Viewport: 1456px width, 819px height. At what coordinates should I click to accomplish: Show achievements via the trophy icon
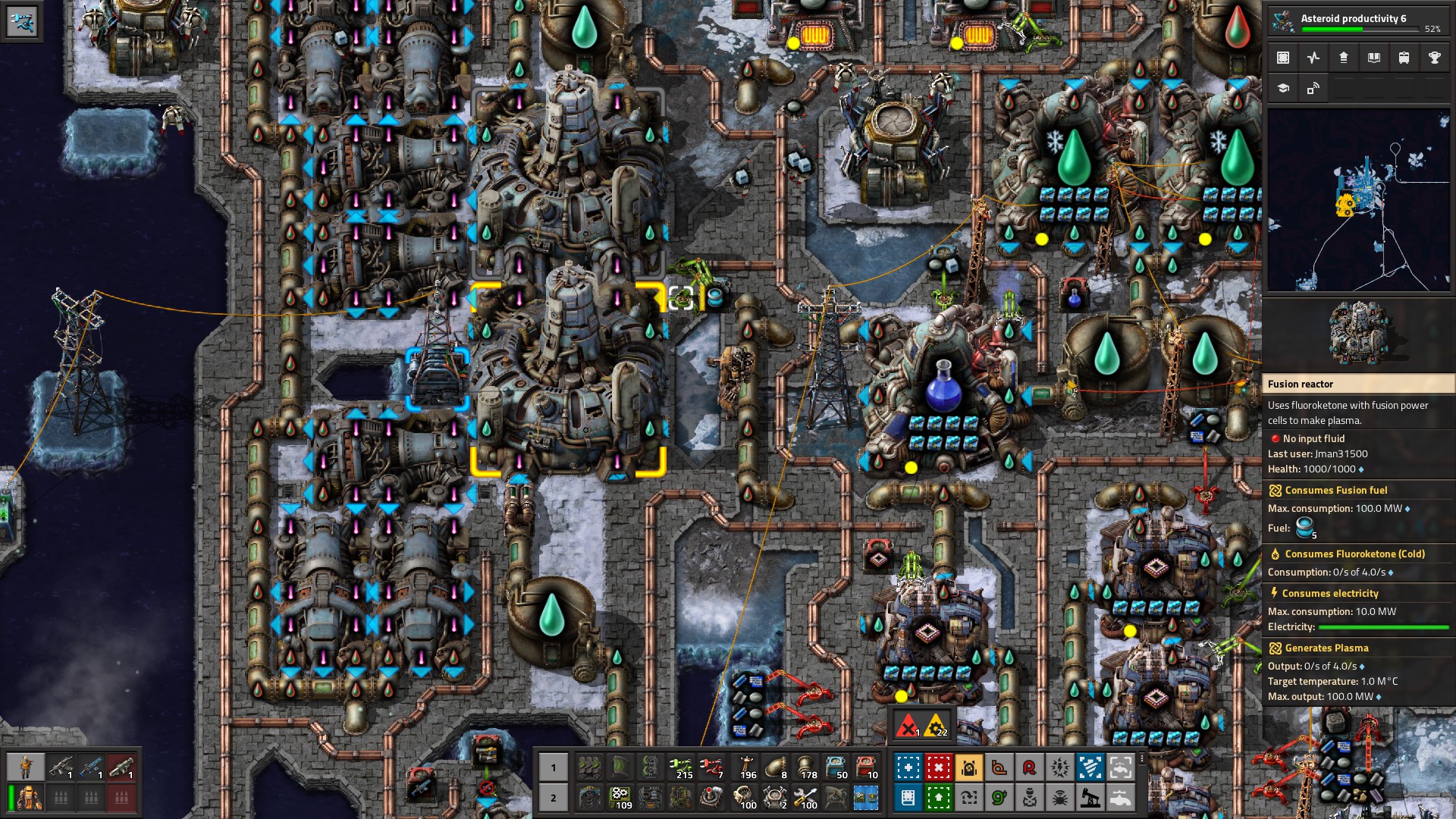[x=1434, y=58]
